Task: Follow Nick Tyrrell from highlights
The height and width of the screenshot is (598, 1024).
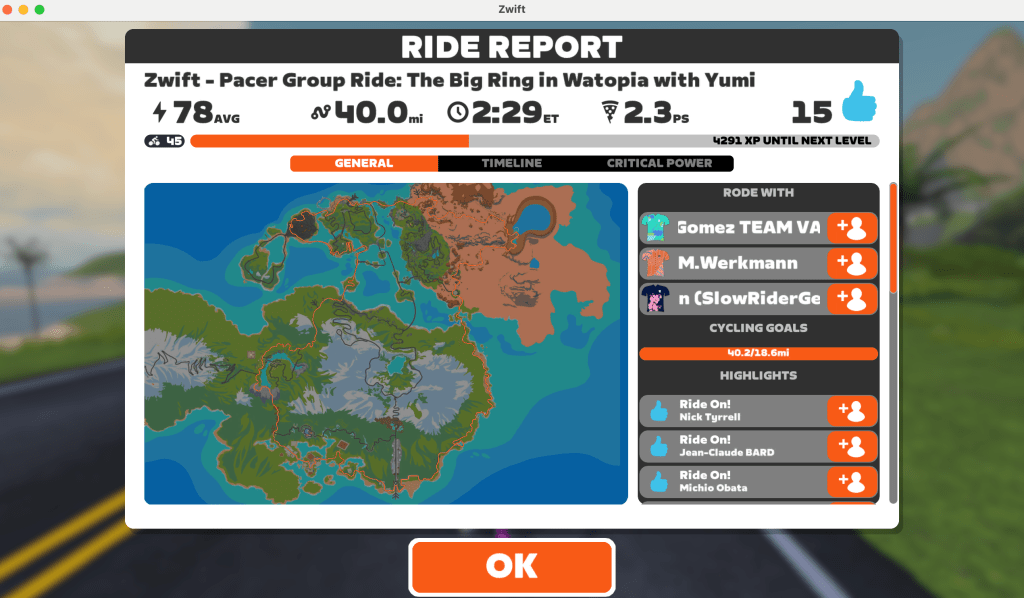Action: [853, 410]
